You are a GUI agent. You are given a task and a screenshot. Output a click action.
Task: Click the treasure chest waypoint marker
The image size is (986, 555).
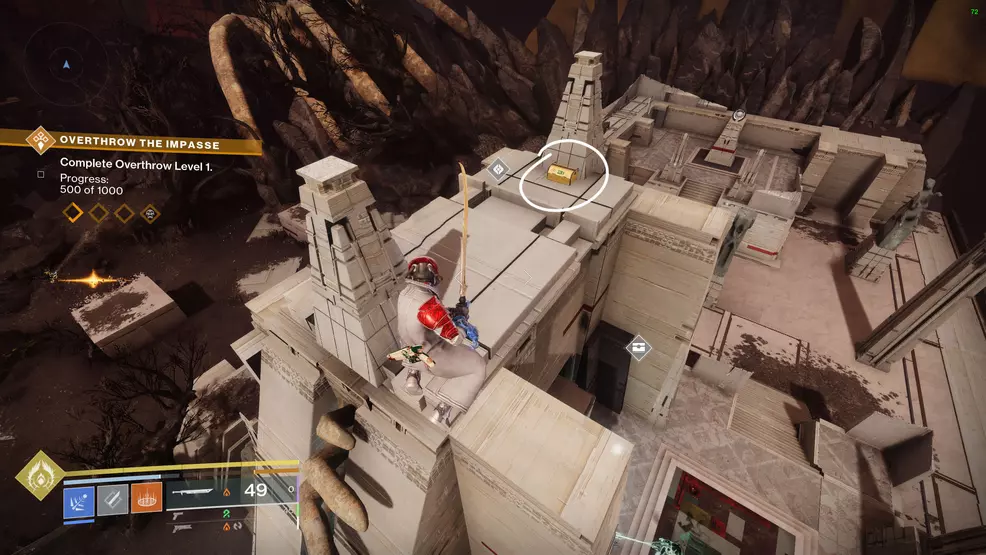tap(638, 348)
